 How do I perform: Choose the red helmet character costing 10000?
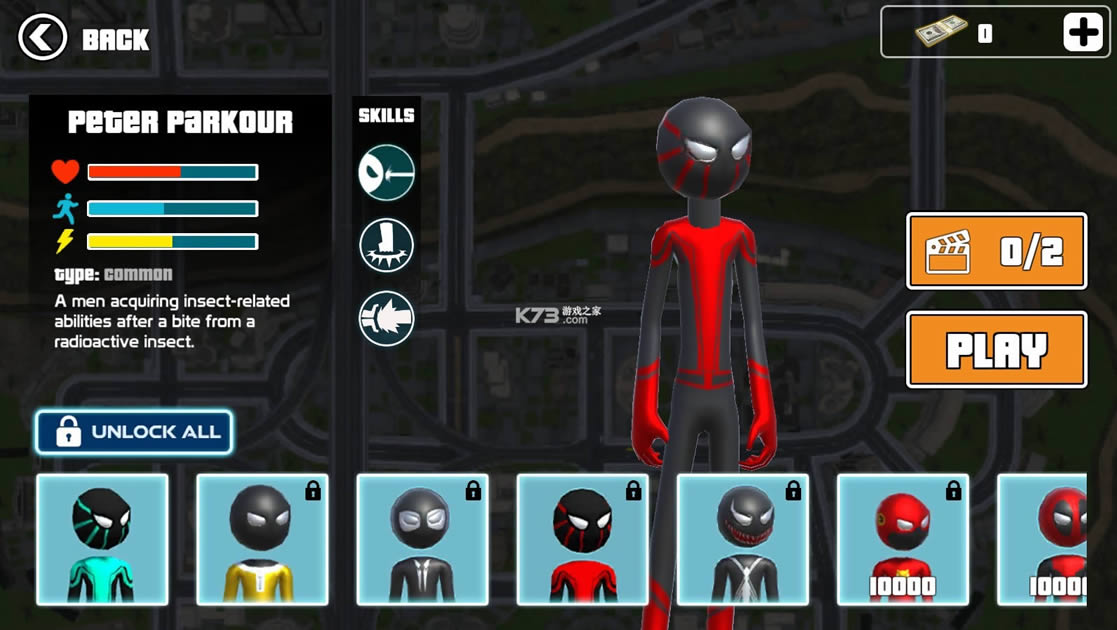(902, 540)
